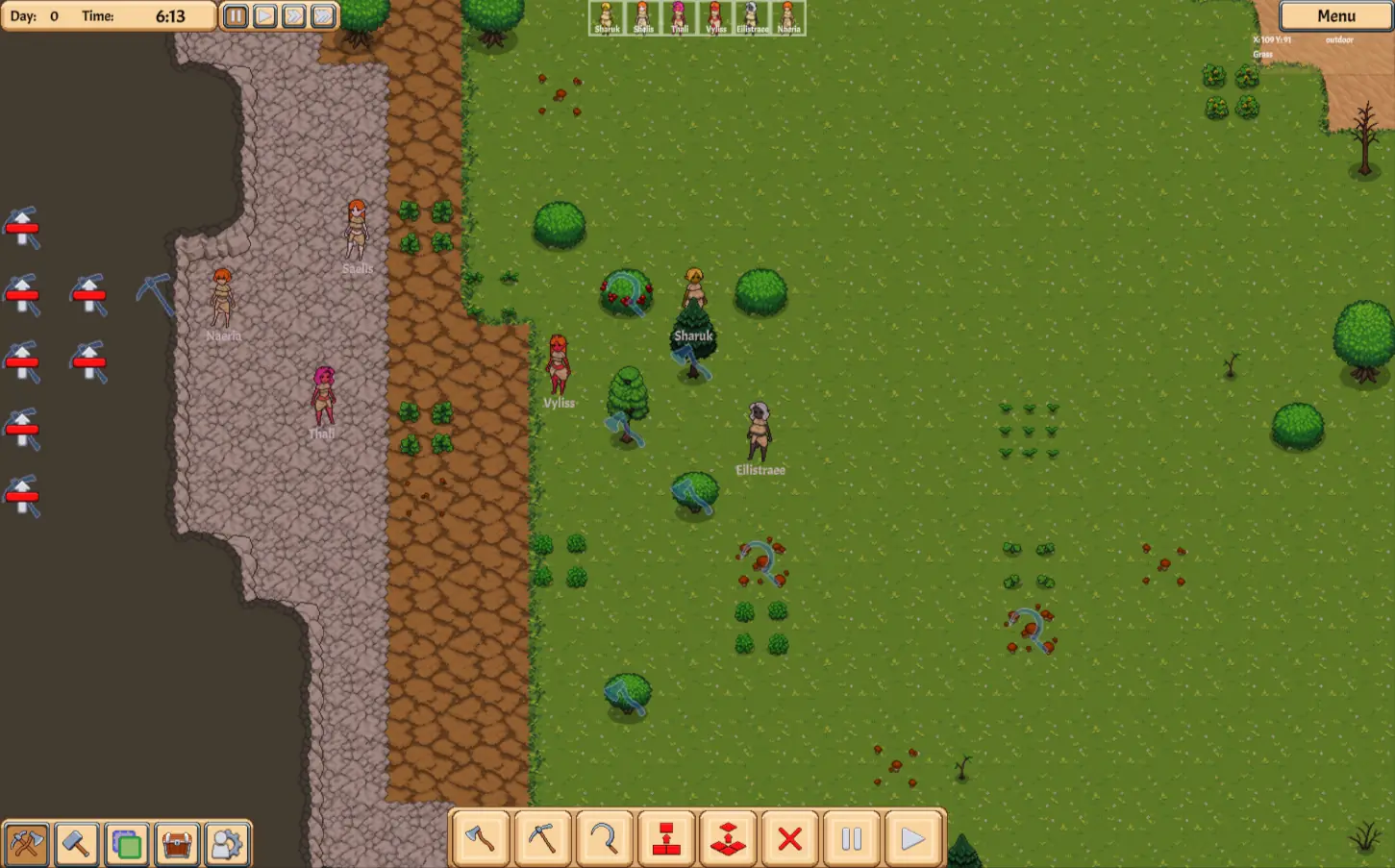
Task: Open the treasure chest storage category
Action: (177, 844)
